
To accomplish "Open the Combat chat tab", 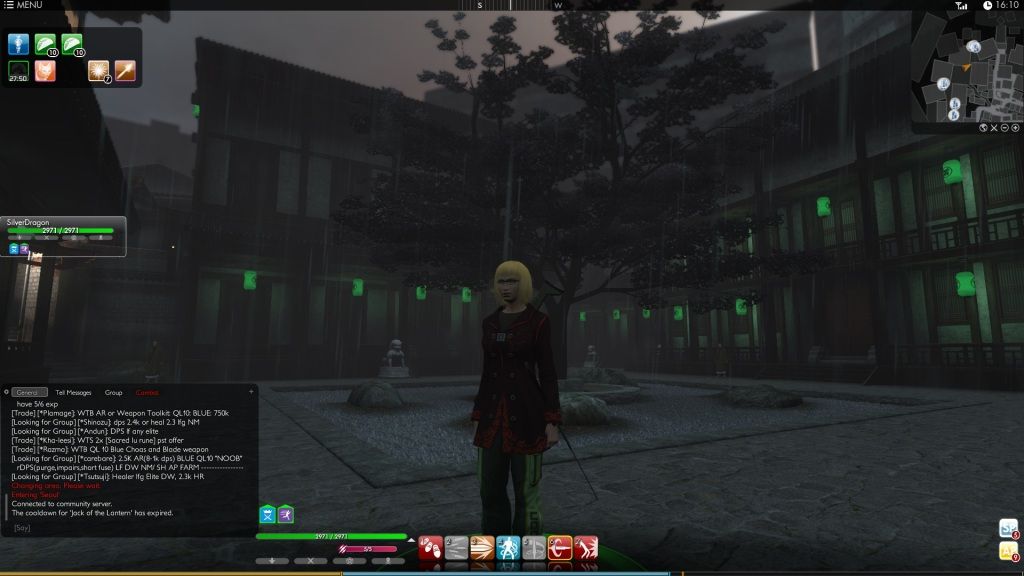I will 147,393.
